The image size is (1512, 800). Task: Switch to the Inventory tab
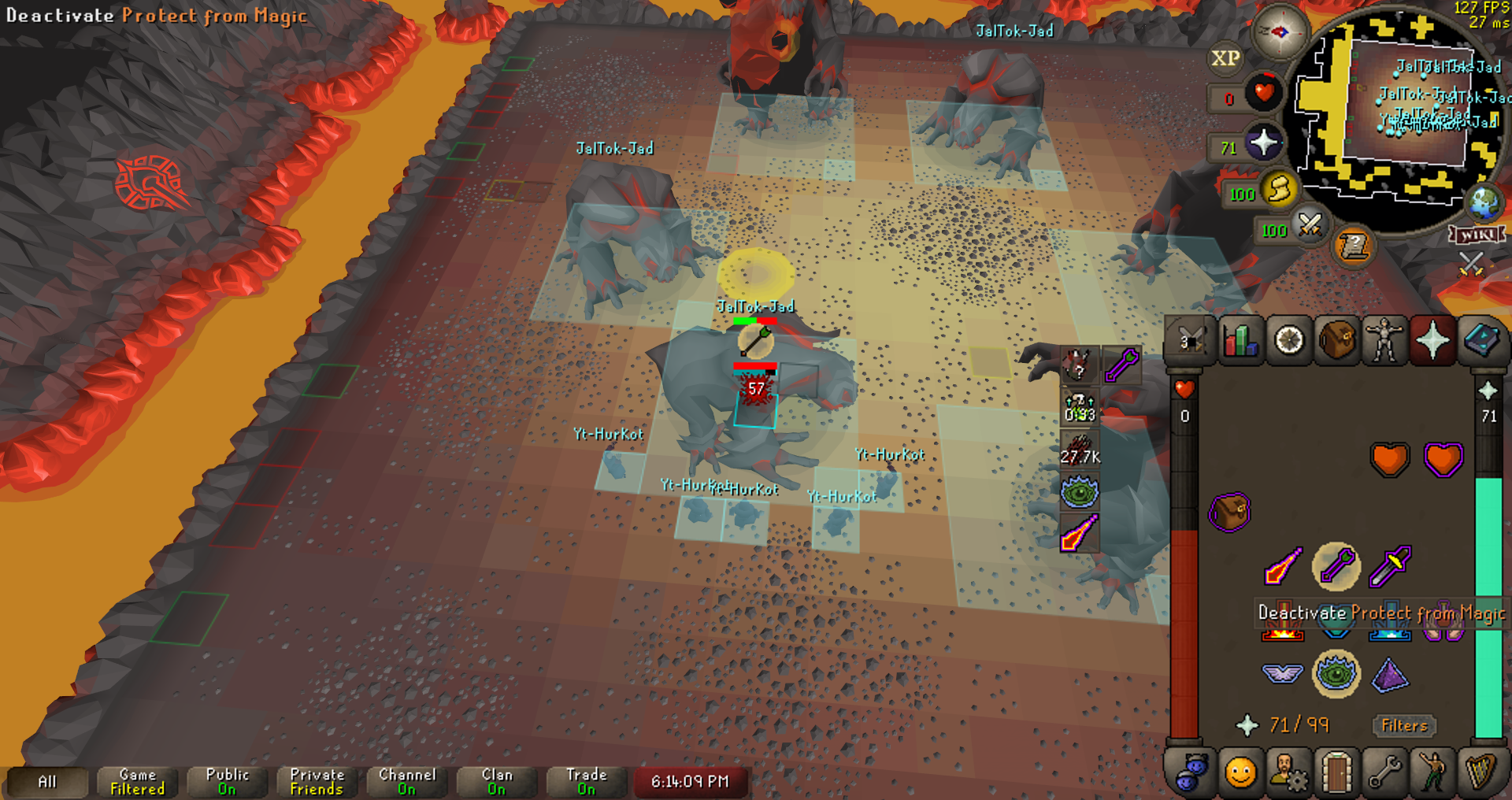[1336, 342]
